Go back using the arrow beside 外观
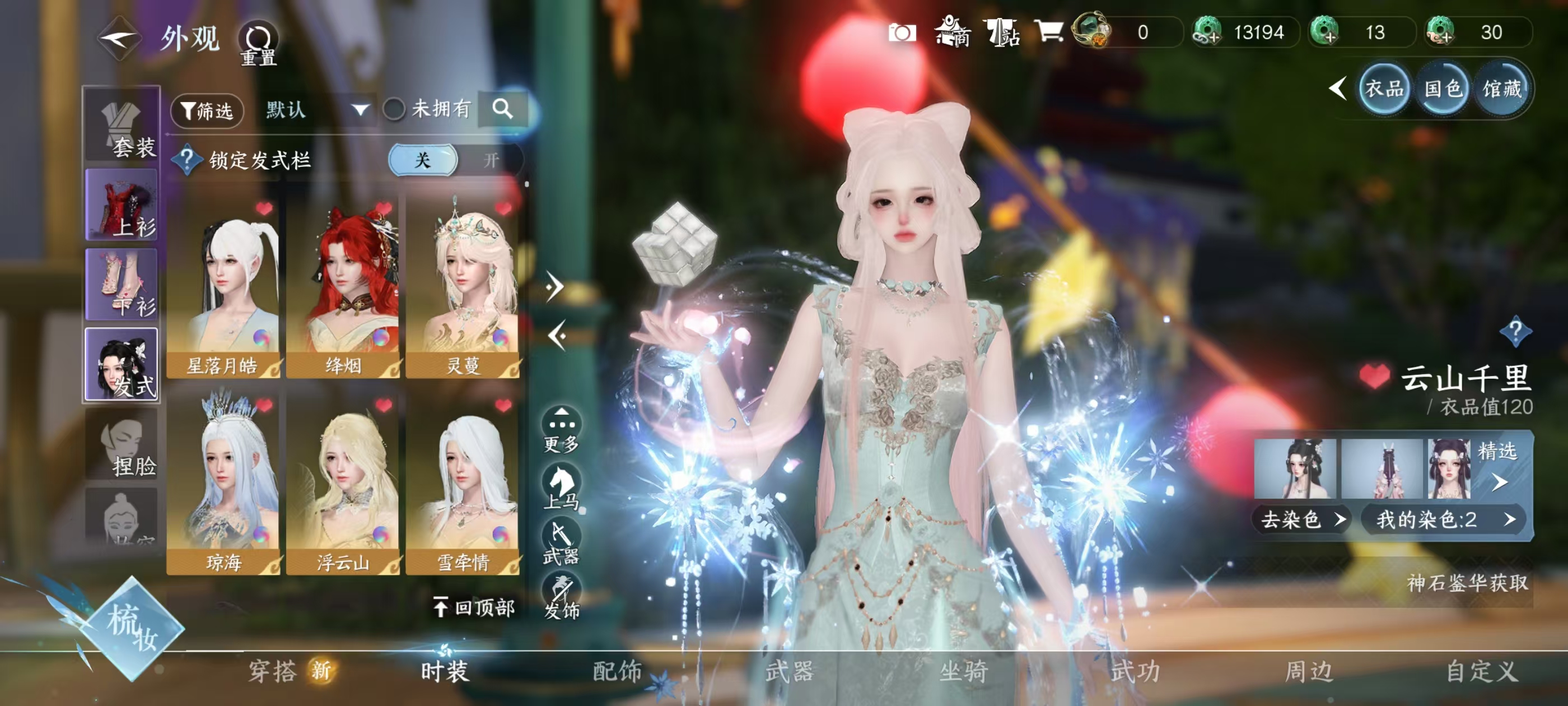The image size is (1568, 706). coord(120,39)
